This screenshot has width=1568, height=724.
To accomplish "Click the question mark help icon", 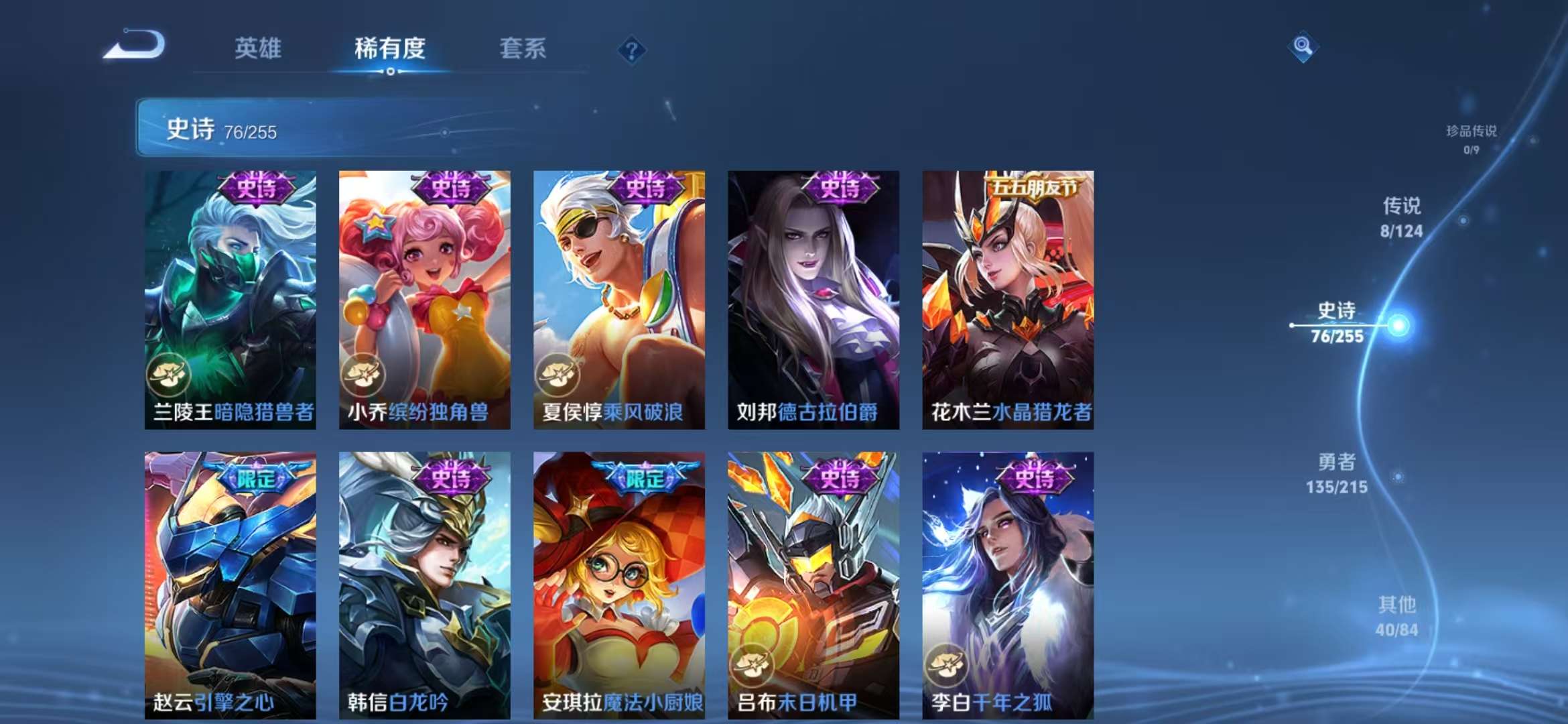I will pyautogui.click(x=631, y=50).
